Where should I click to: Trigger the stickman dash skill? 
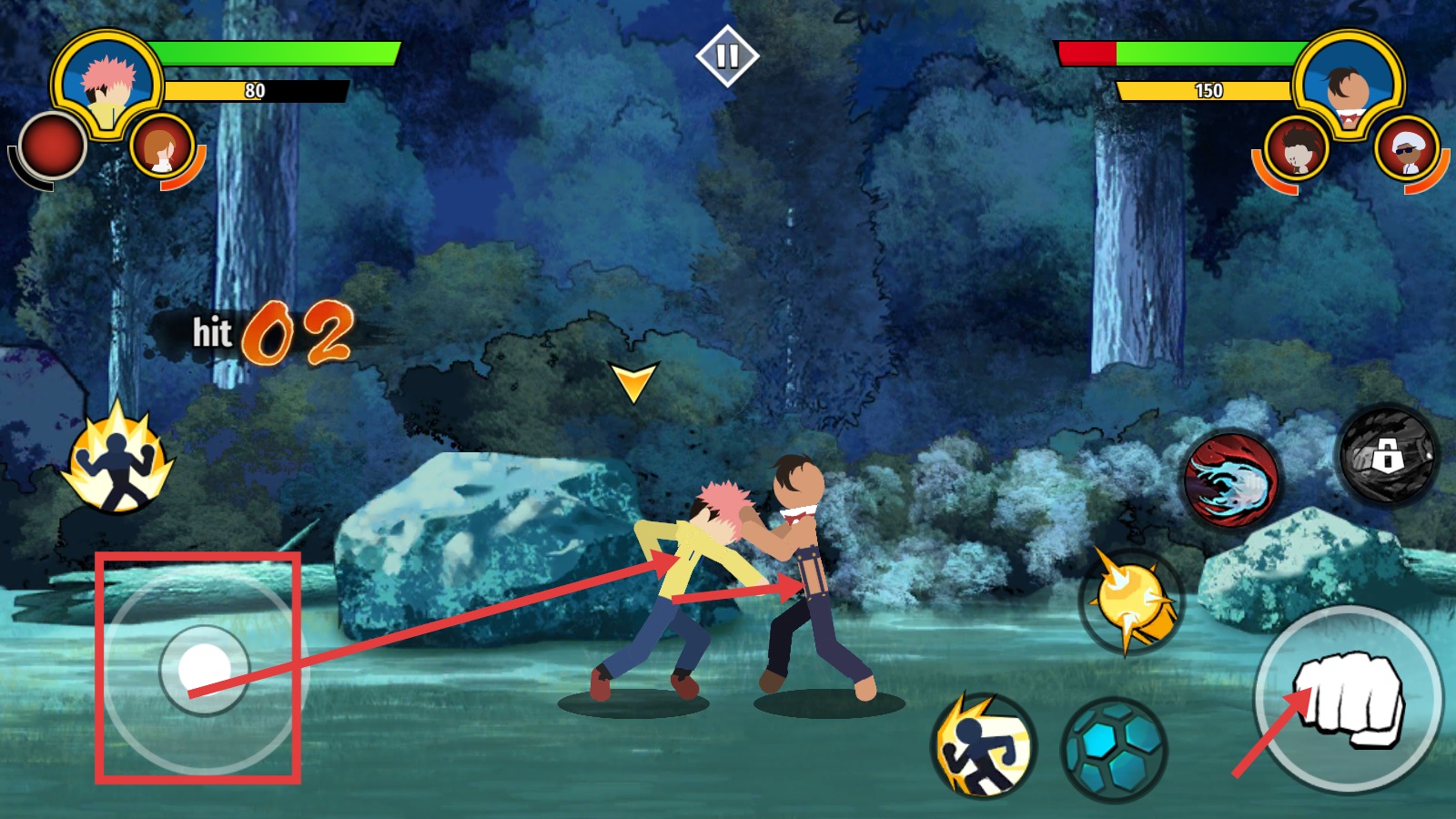click(983, 746)
